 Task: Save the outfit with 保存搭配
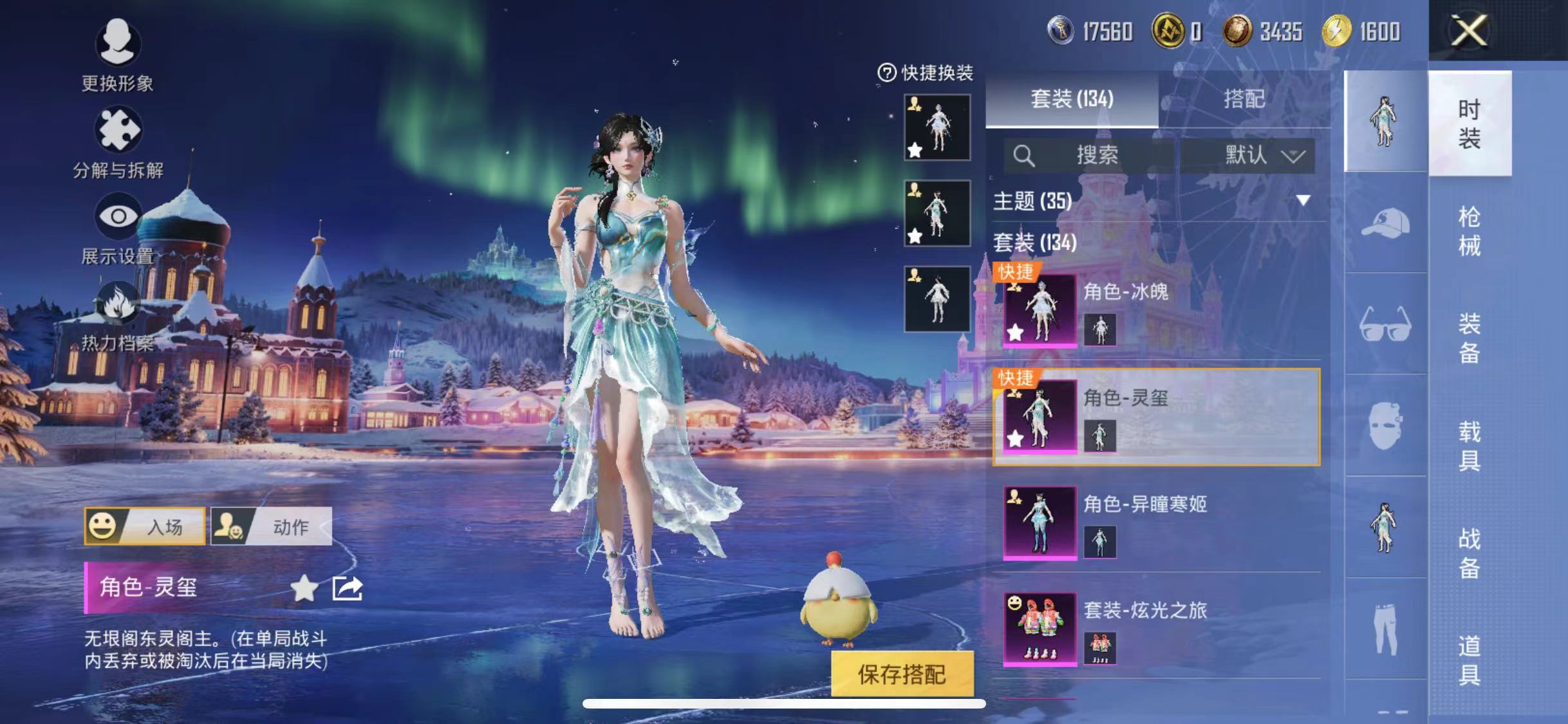click(902, 674)
